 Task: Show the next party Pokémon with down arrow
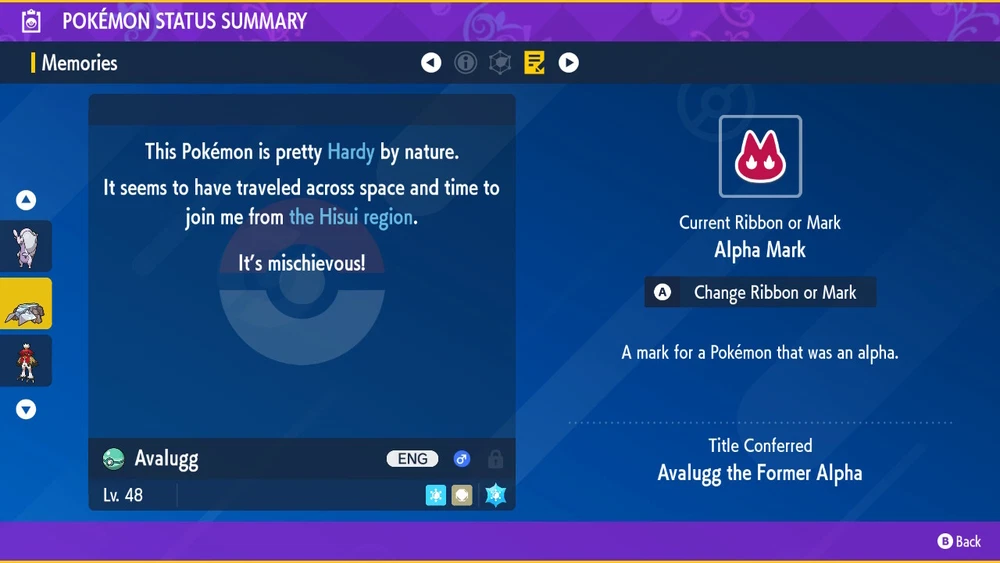[x=26, y=409]
